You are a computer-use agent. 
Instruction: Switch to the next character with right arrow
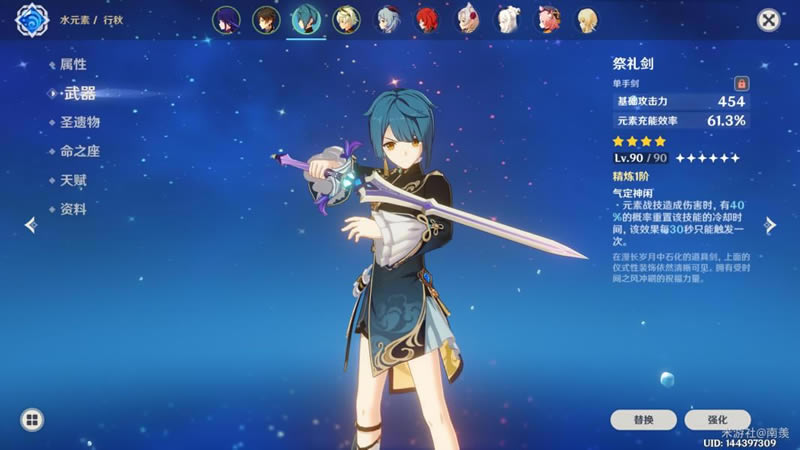pos(770,225)
